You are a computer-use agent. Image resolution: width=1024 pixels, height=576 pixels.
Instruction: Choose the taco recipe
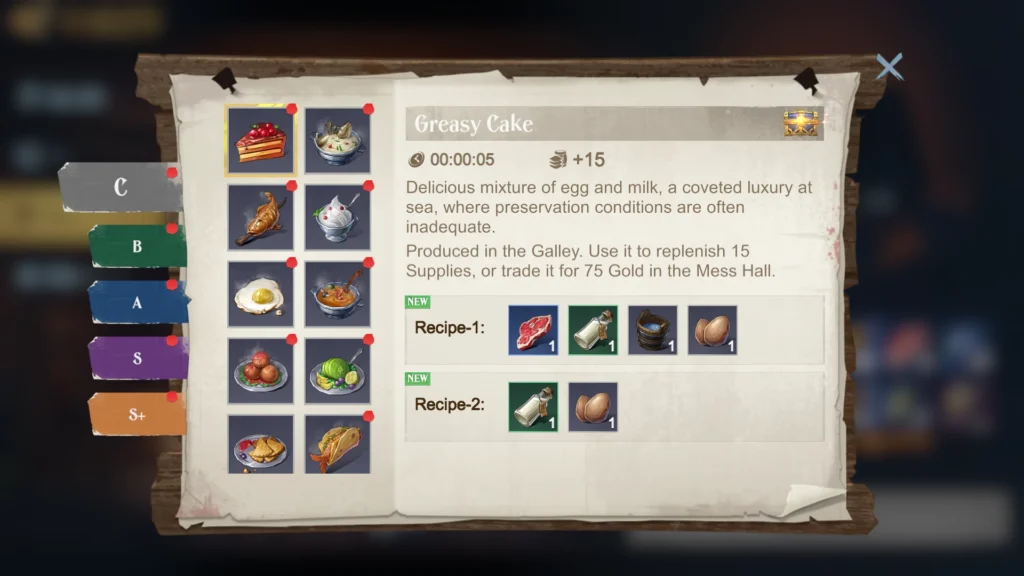click(x=338, y=445)
